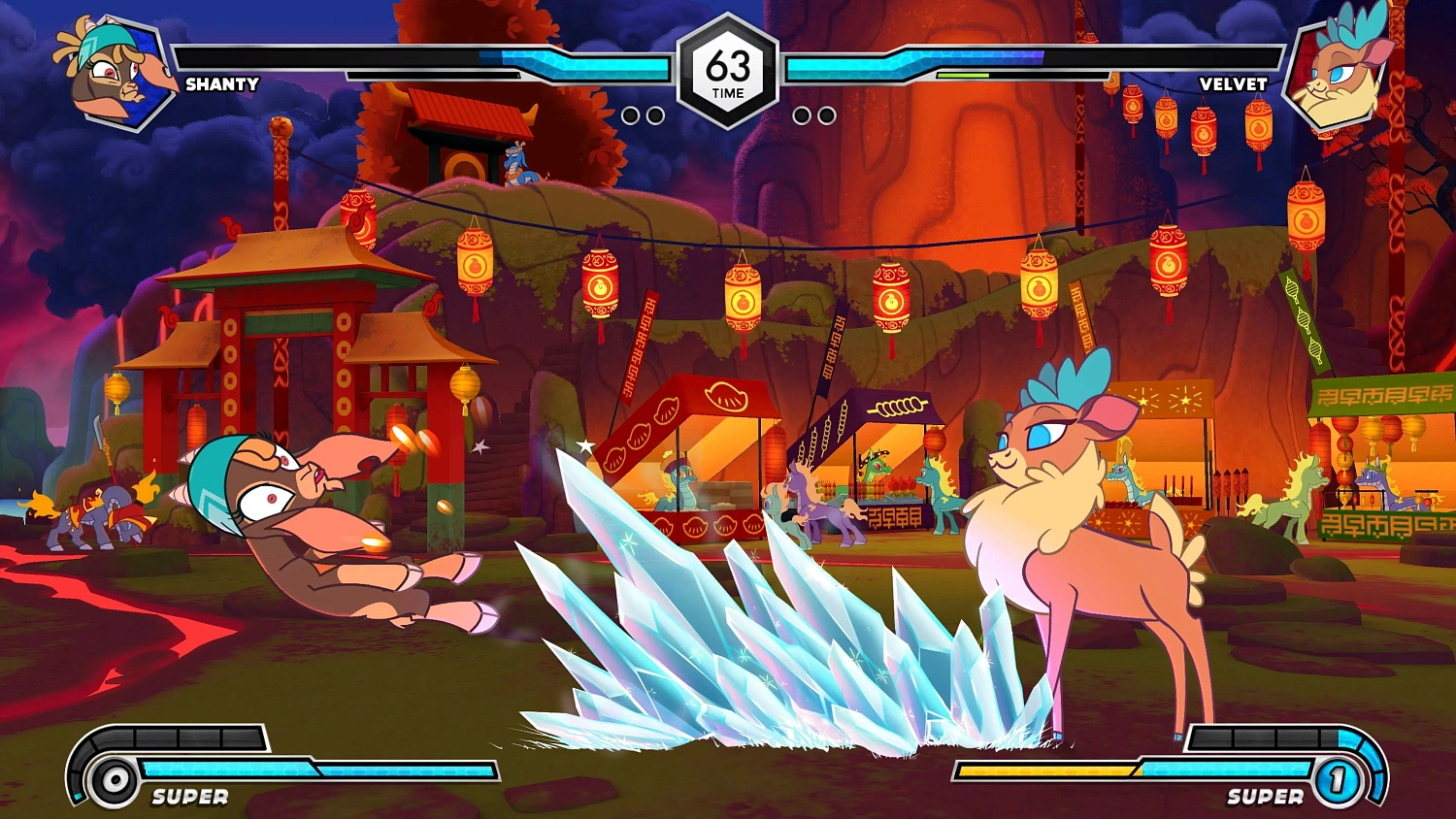Toggle the second round pip under Velvet's bar
Viewport: 1456px width, 819px height.
tap(825, 115)
